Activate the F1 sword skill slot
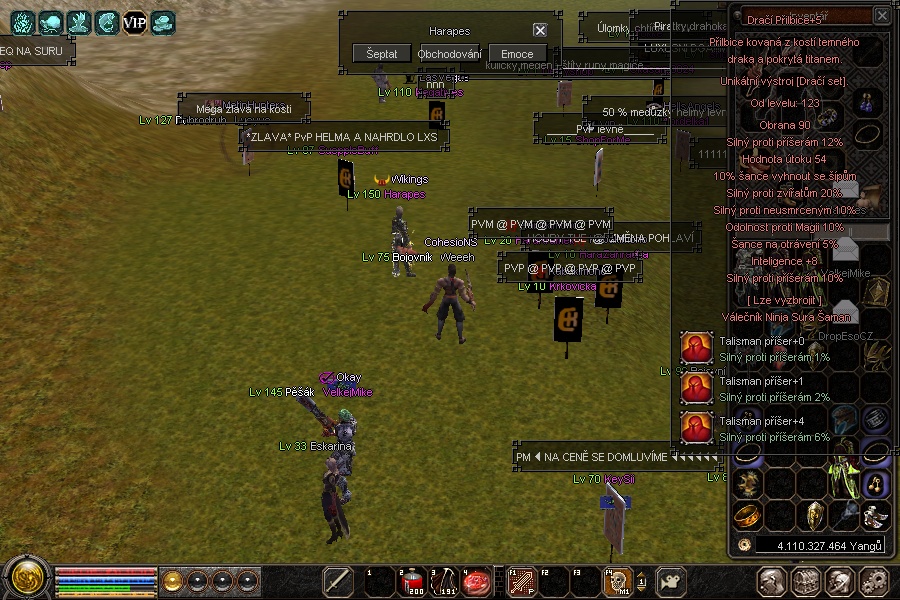The image size is (900, 600). [x=522, y=581]
